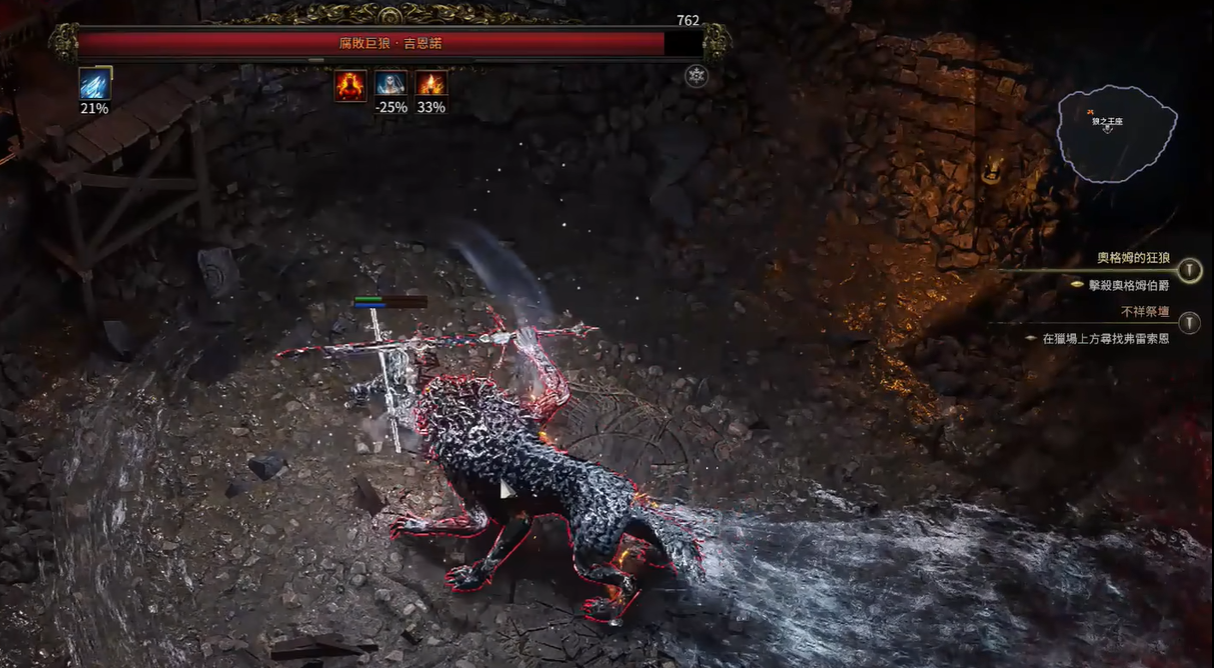Screen dimensions: 1214x668
Task: Inspect the blue ice shard 21% buff icon
Action: [95, 84]
